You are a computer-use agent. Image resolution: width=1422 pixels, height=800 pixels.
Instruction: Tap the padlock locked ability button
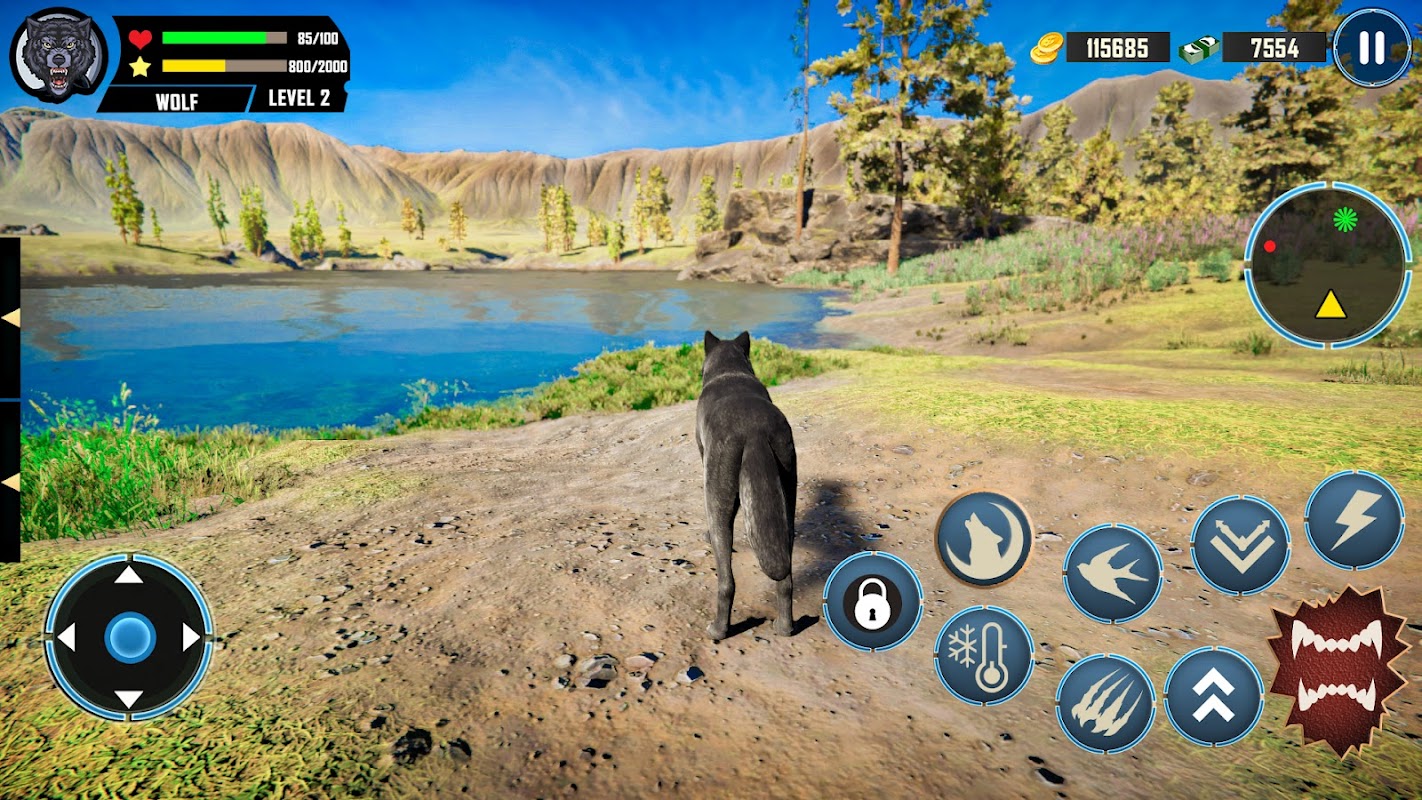872,602
